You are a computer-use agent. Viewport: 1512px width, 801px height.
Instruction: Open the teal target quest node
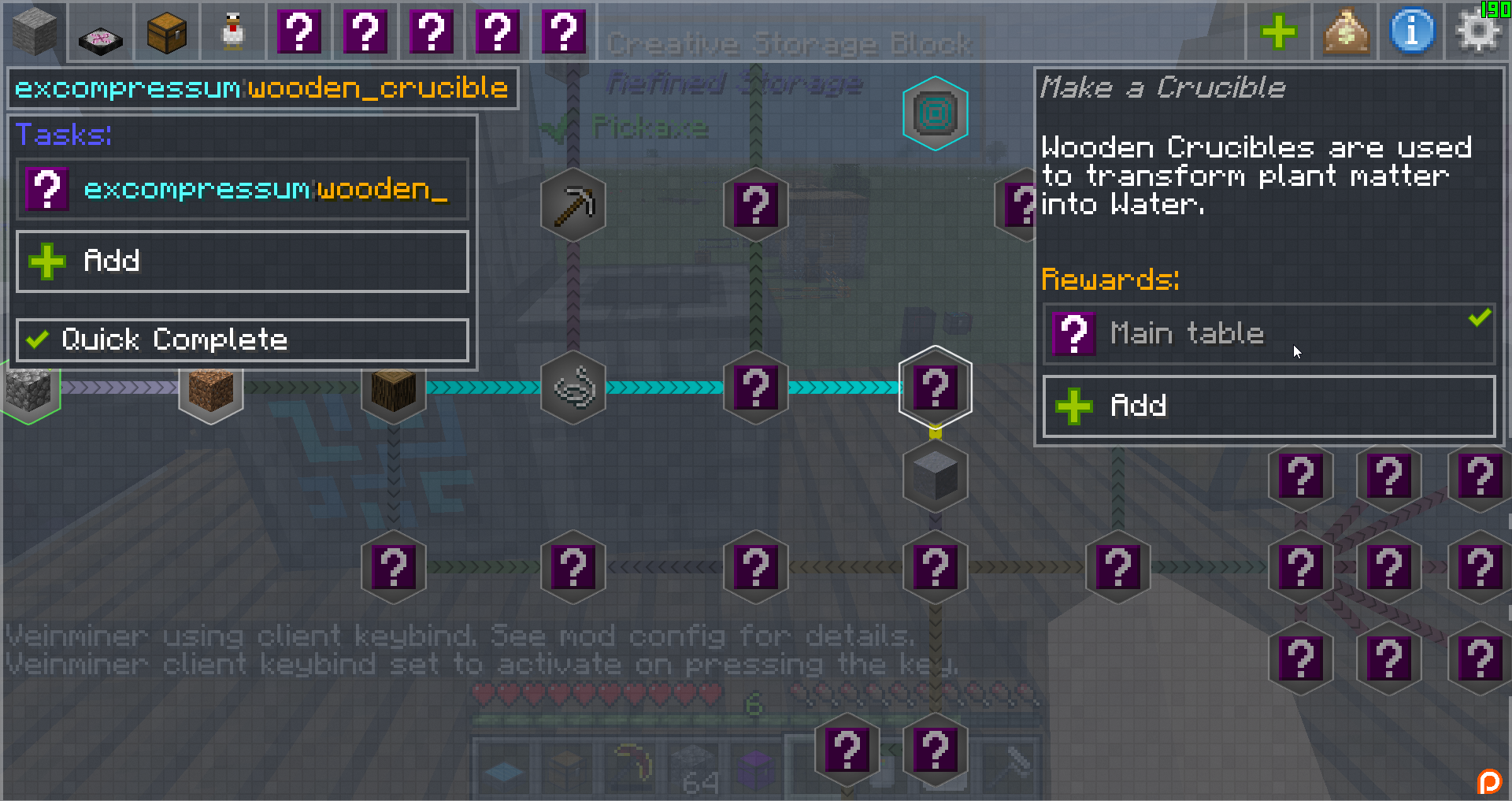(936, 114)
